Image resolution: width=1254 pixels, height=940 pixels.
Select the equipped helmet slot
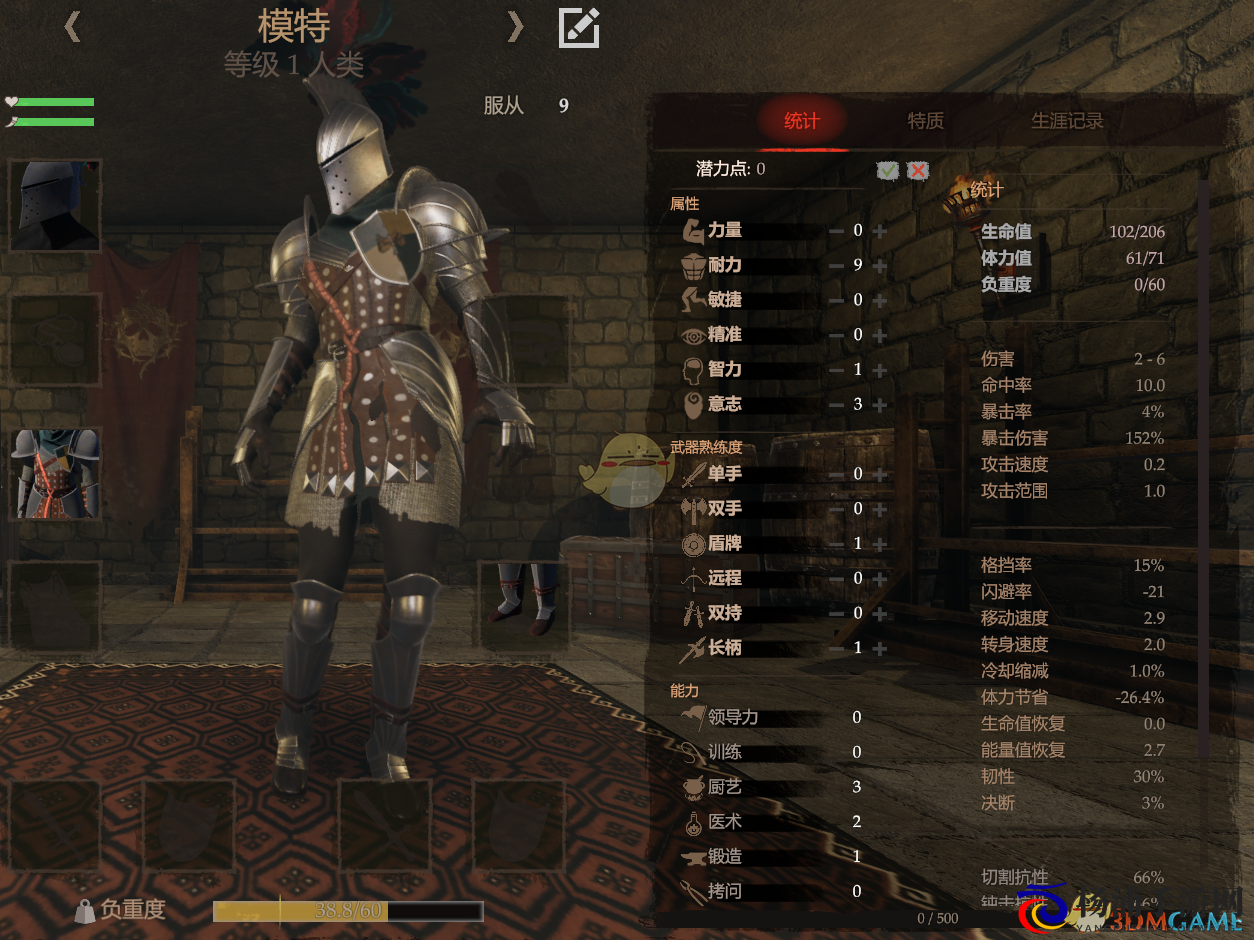pos(55,205)
